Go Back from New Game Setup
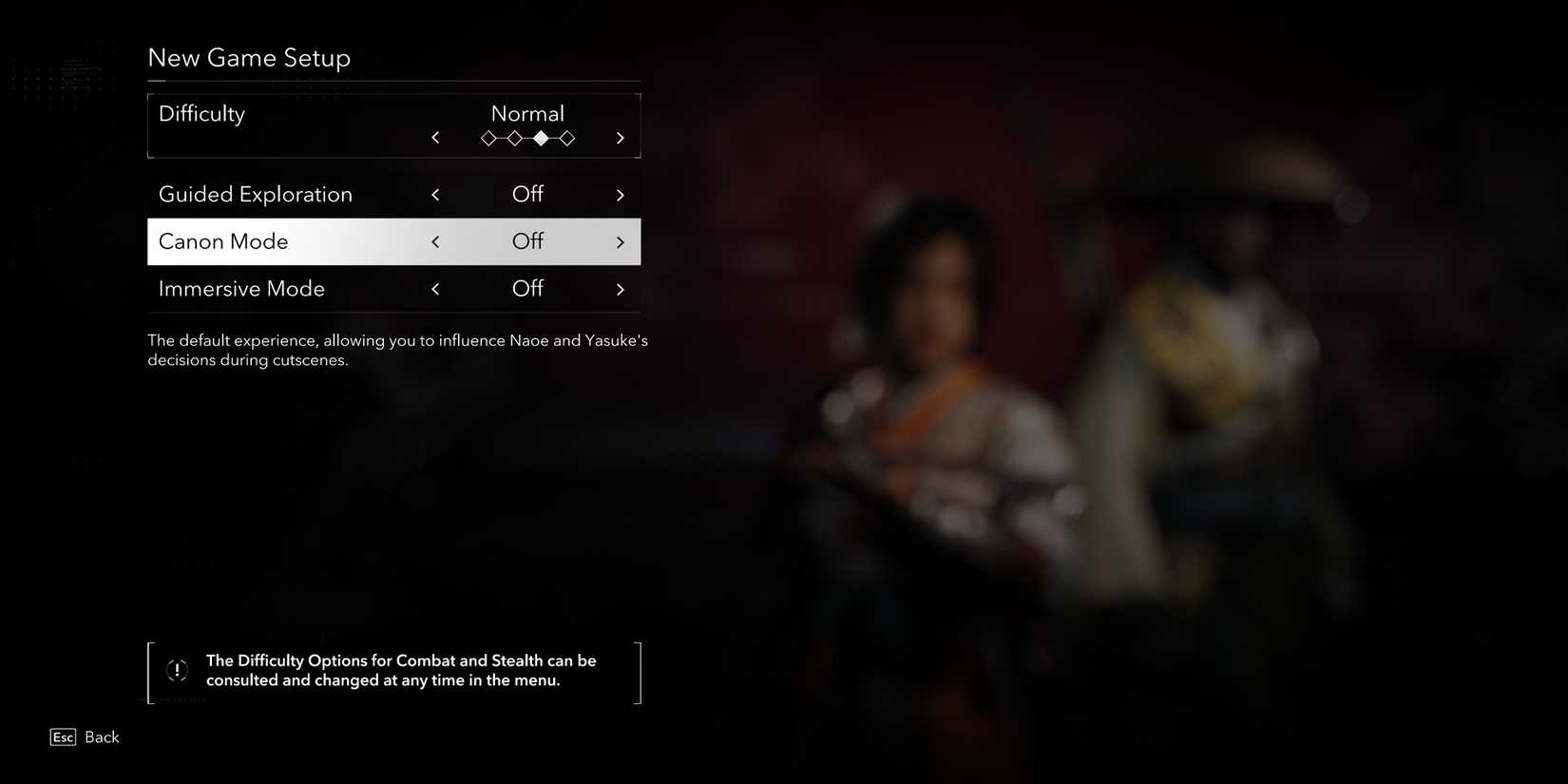This screenshot has width=1568, height=784. (x=86, y=737)
